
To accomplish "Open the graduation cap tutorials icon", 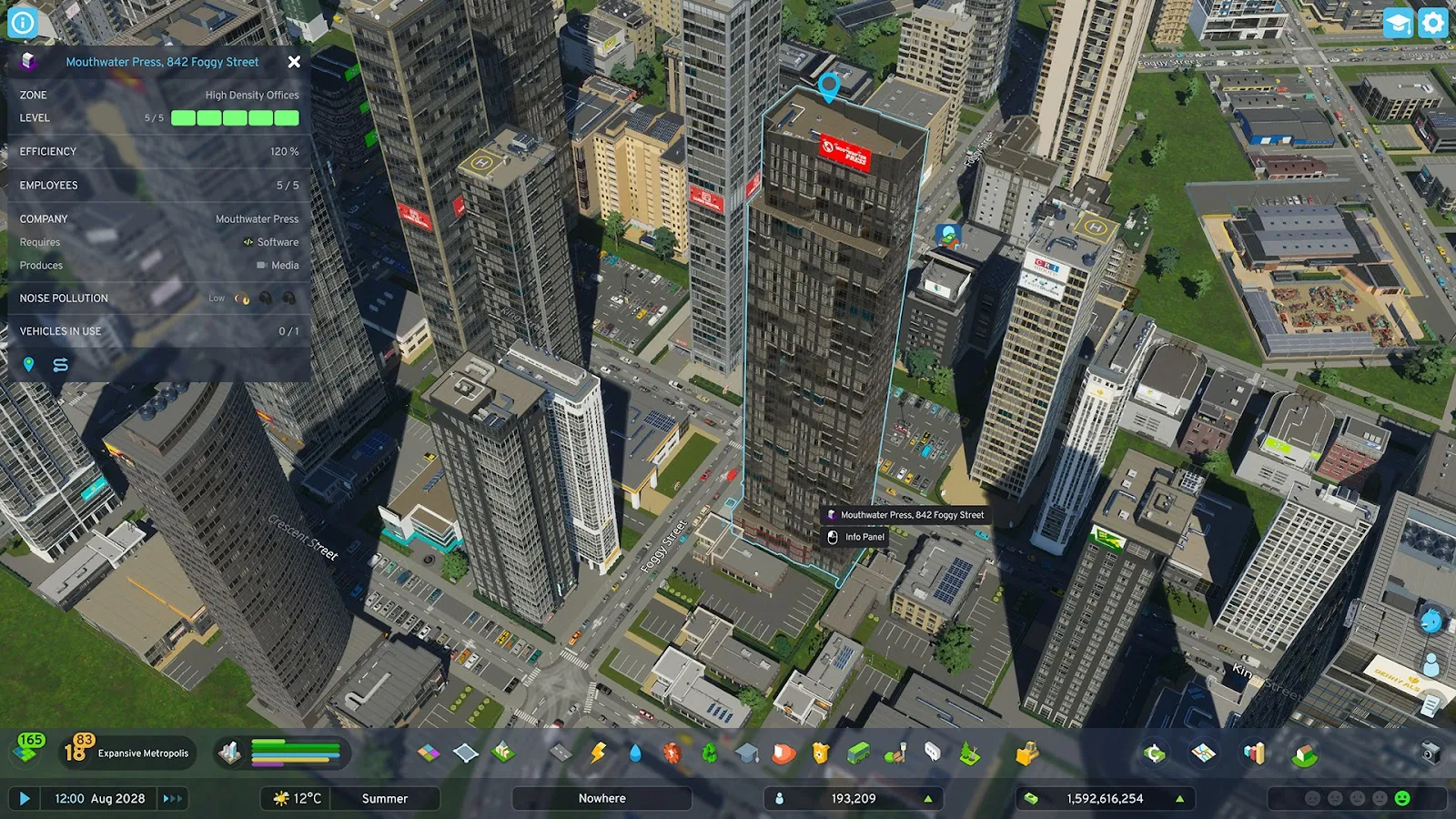I will pyautogui.click(x=1397, y=22).
